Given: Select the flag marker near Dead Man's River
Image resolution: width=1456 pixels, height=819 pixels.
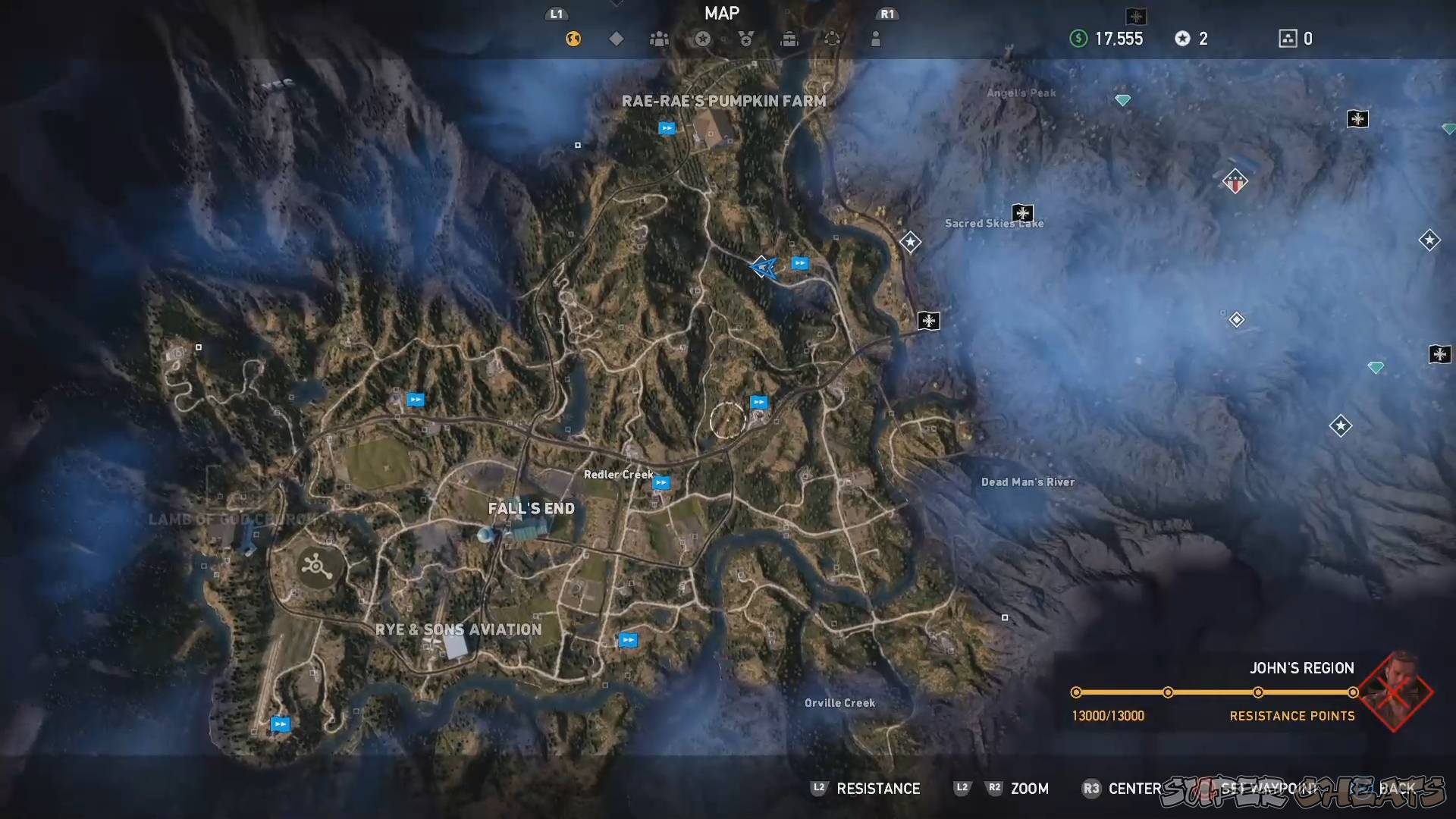Looking at the screenshot, I should (x=929, y=321).
